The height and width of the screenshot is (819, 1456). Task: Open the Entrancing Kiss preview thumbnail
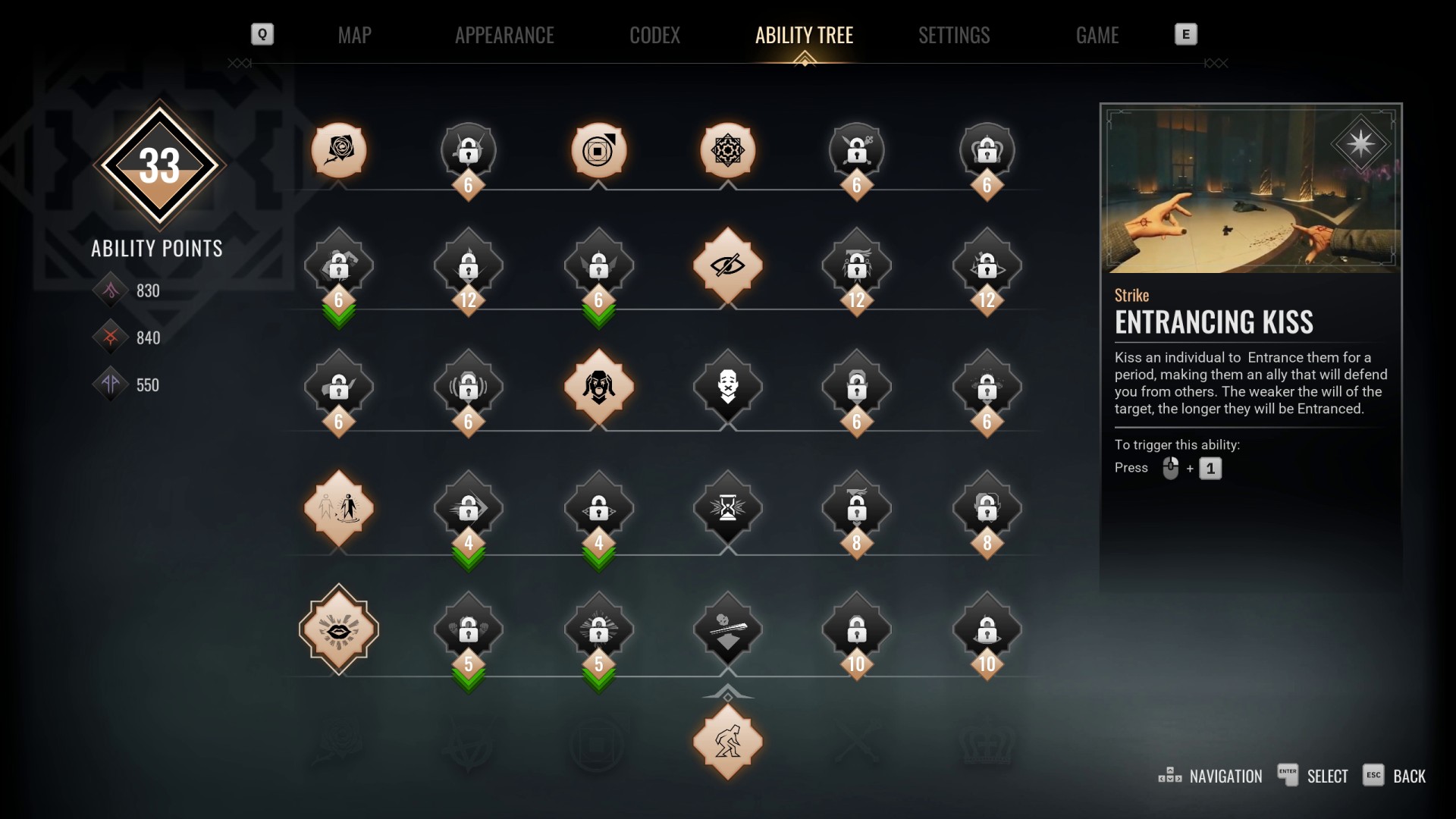(1250, 190)
